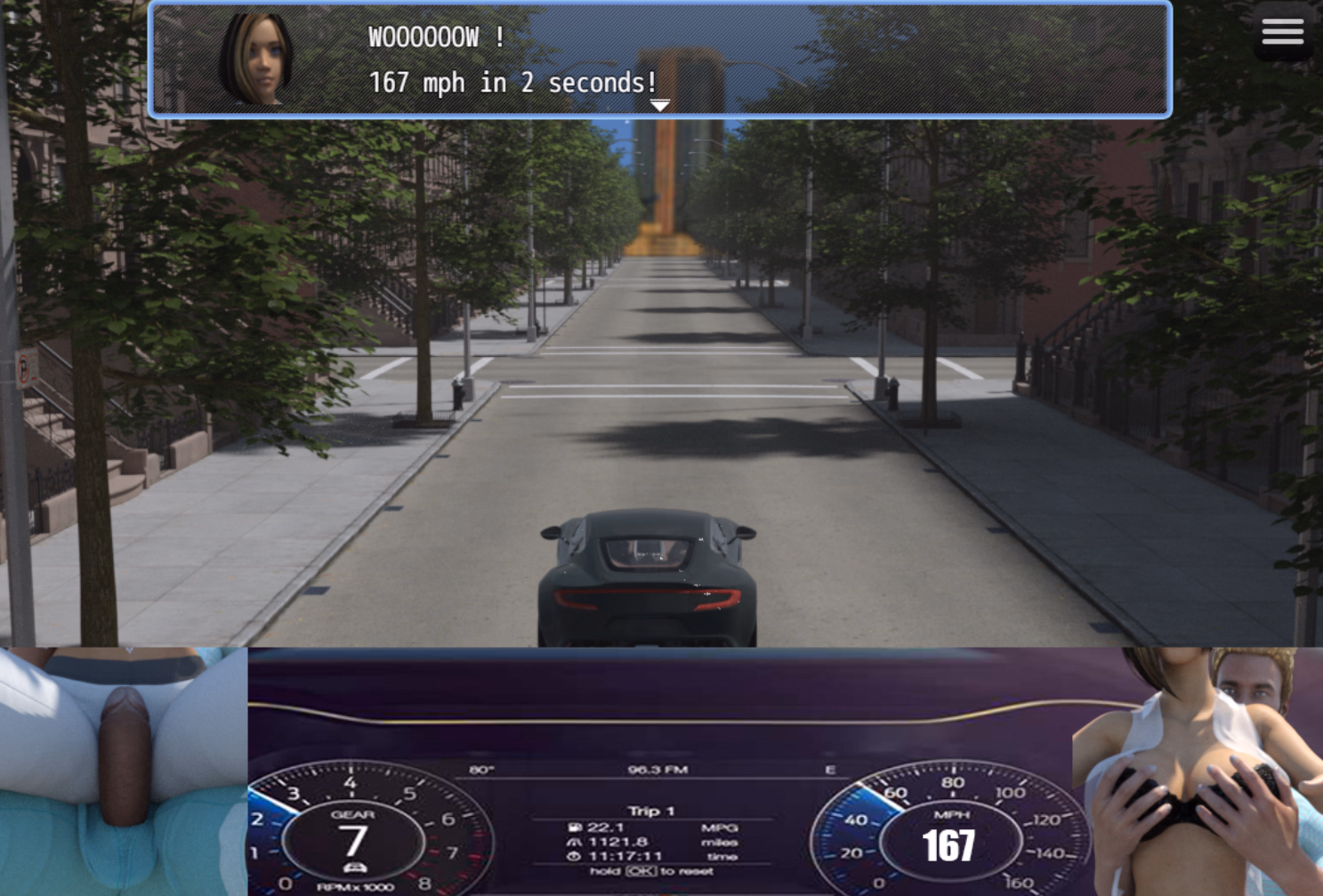Click the advance arrow below the dialogue text

coord(661,104)
